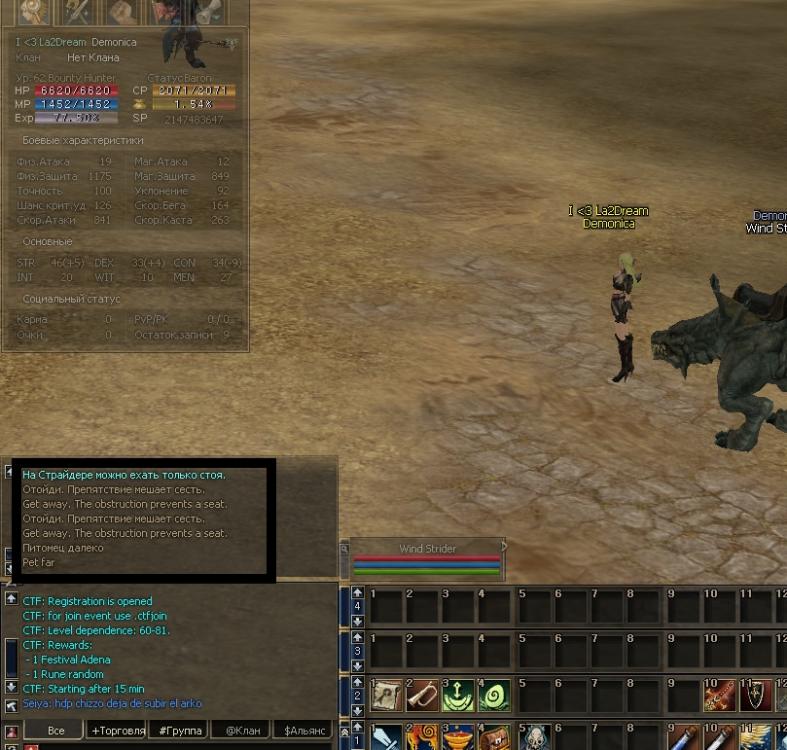Viewport: 787px width, 750px height.
Task: Open the crossed axes icon at top
Action: [76, 12]
